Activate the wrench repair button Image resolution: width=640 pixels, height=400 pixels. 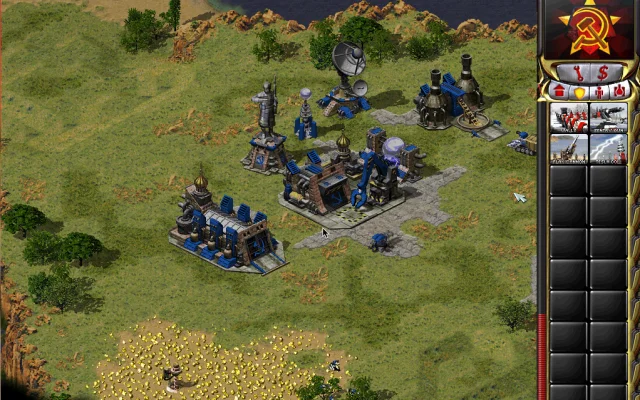click(581, 72)
